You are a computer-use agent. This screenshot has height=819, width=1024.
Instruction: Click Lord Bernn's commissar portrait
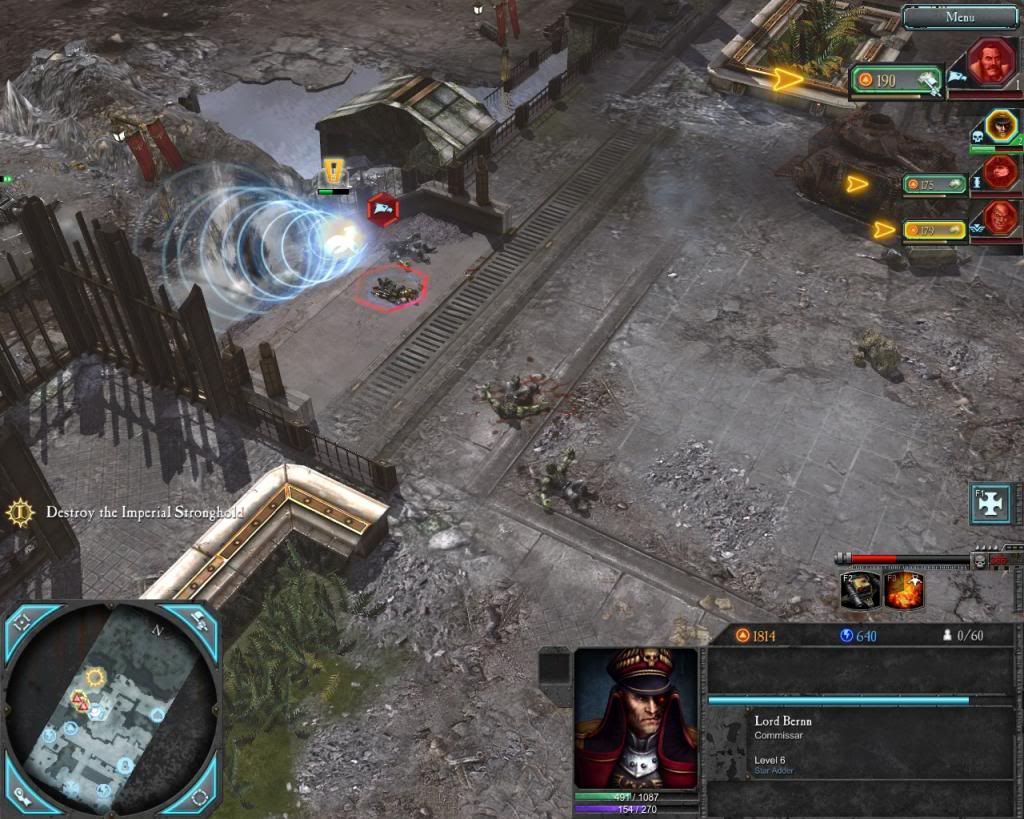(x=636, y=717)
